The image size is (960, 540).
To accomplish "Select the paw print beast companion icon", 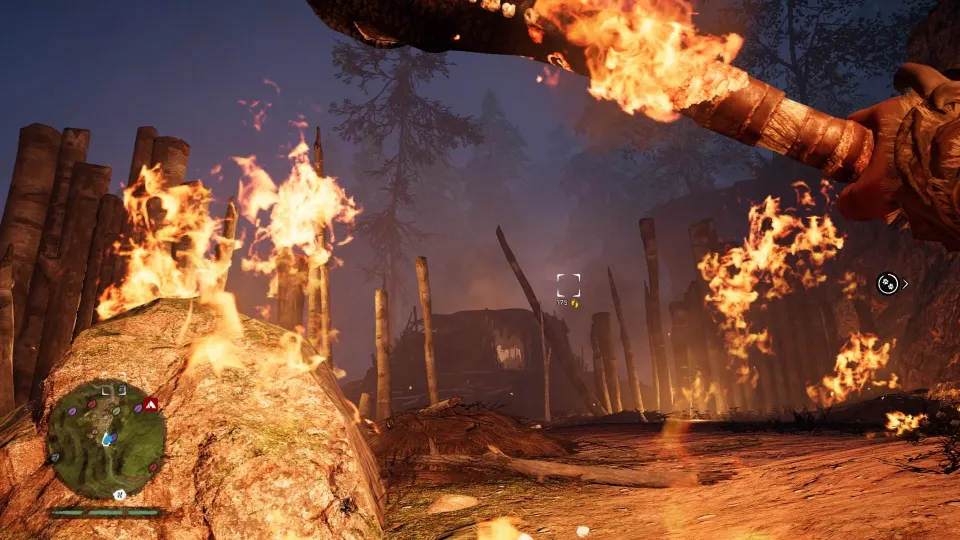I will [x=887, y=283].
